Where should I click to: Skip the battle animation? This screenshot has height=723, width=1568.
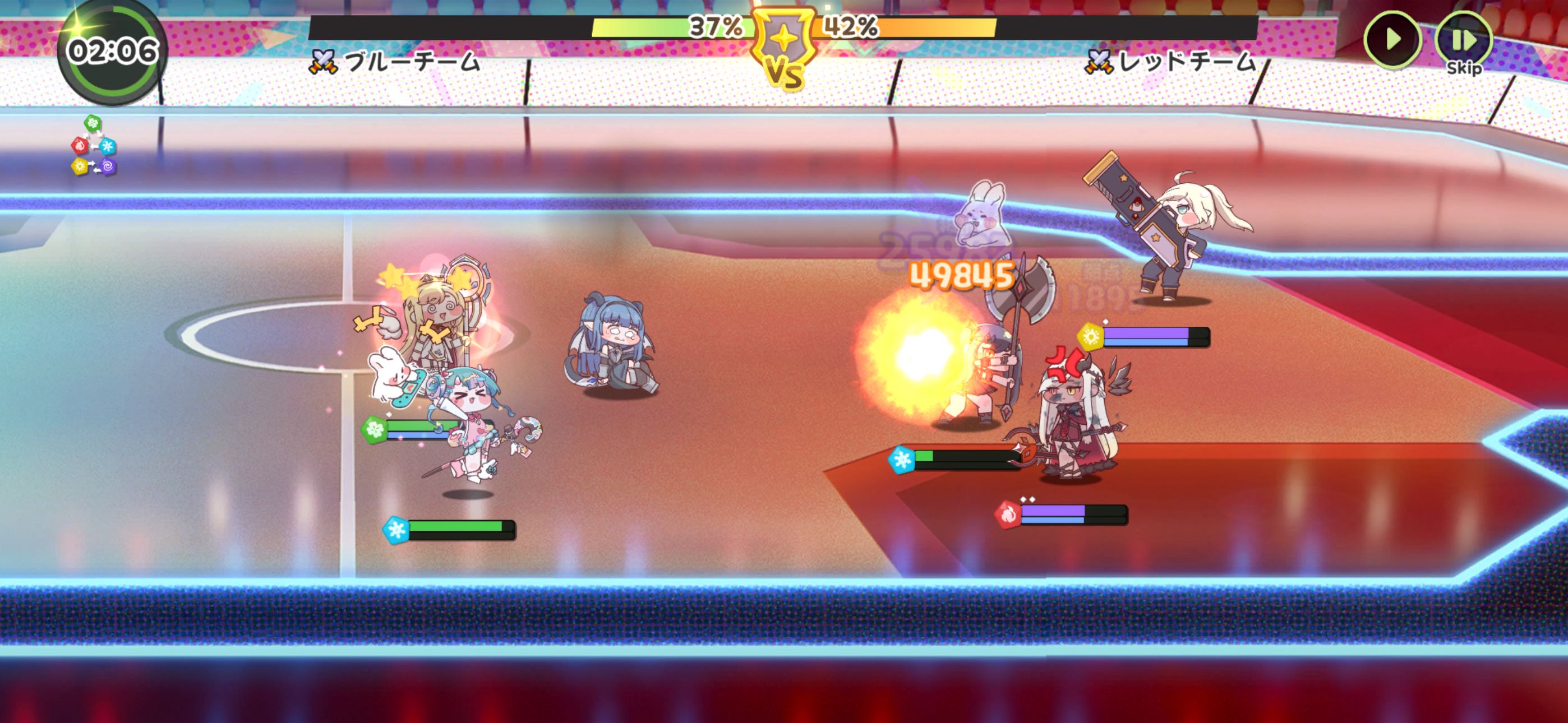tap(1463, 42)
